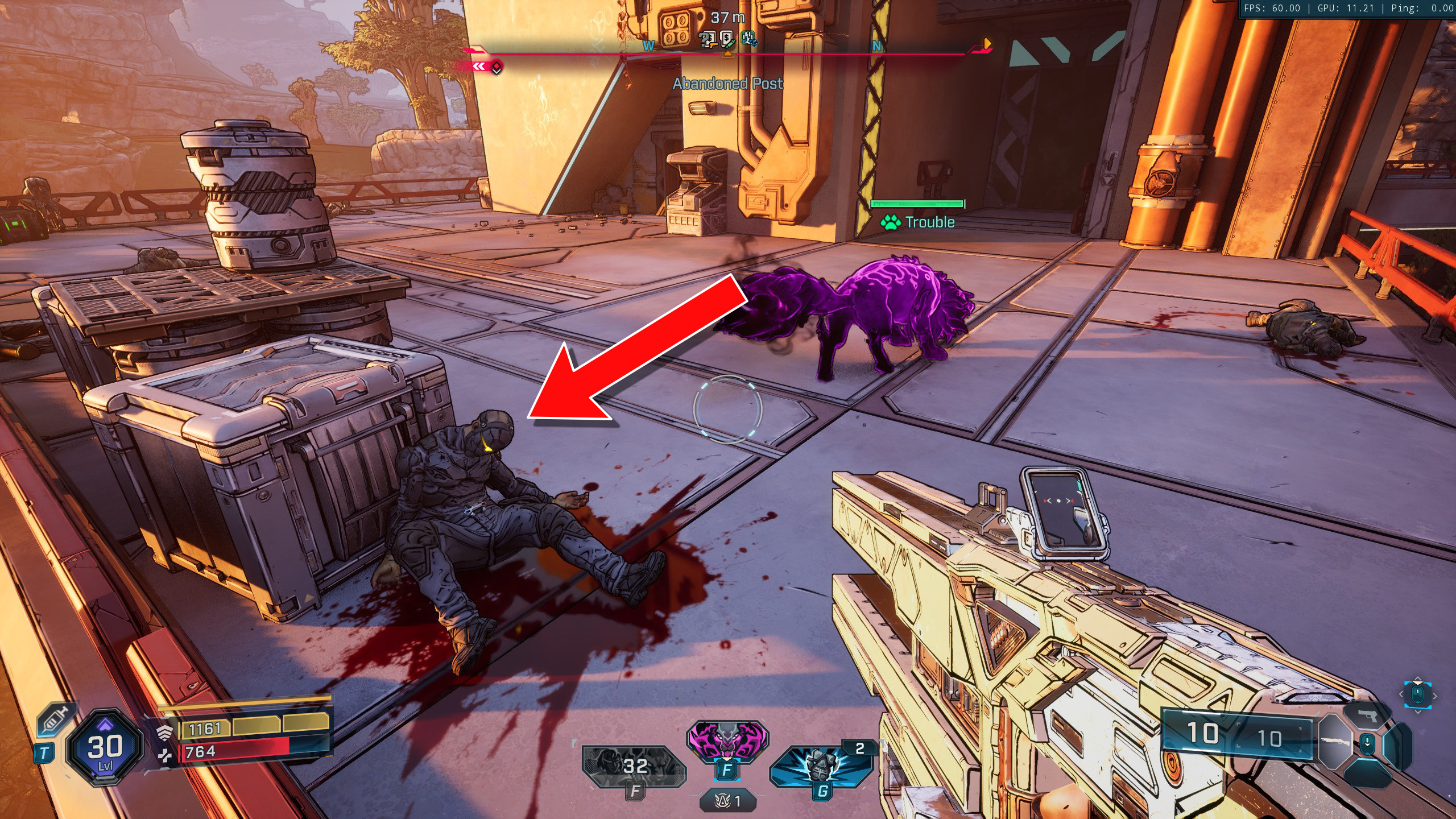
Task: Throw the blue grenade ordnance
Action: coord(821,767)
